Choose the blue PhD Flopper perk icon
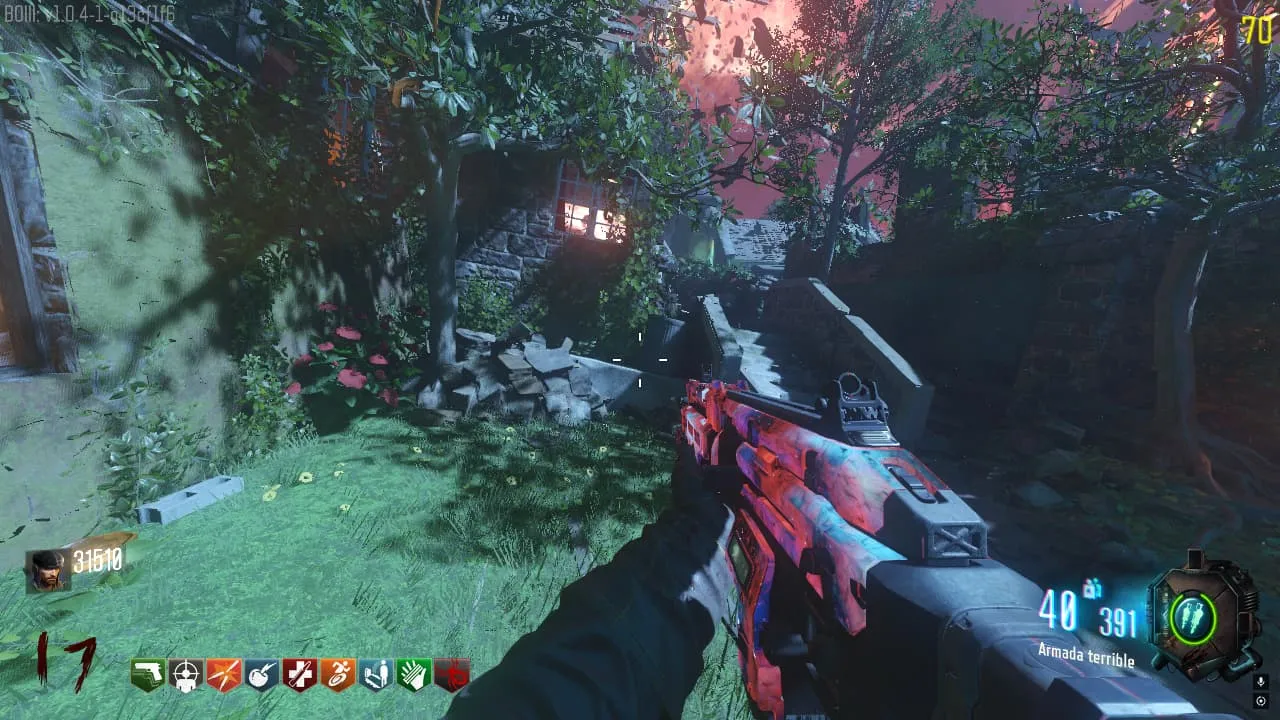The image size is (1280, 720). pos(262,675)
